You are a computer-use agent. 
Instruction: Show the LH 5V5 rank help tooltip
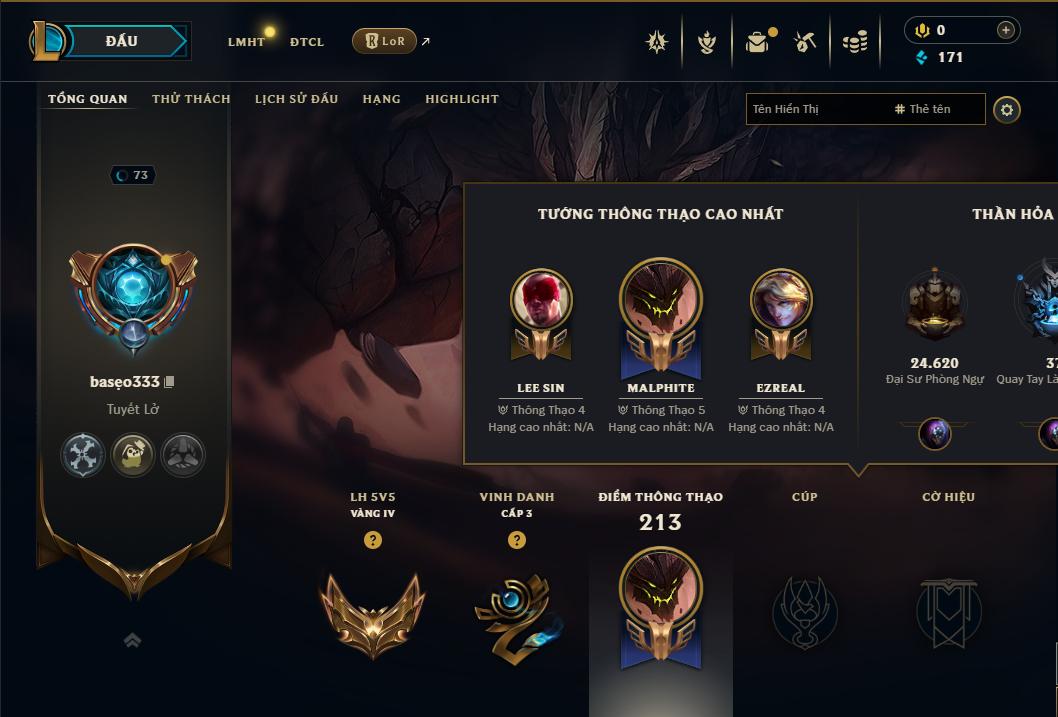373,540
